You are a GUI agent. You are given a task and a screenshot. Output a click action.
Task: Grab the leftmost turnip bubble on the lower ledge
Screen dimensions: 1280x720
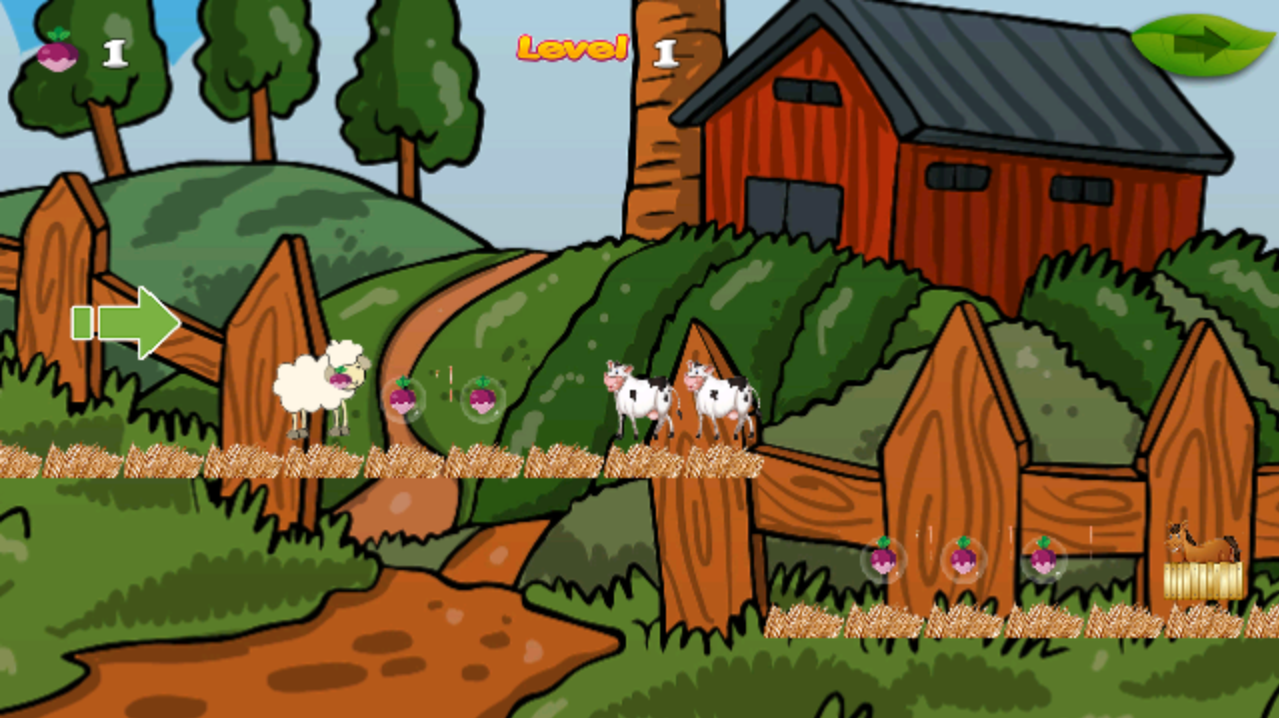(x=884, y=560)
